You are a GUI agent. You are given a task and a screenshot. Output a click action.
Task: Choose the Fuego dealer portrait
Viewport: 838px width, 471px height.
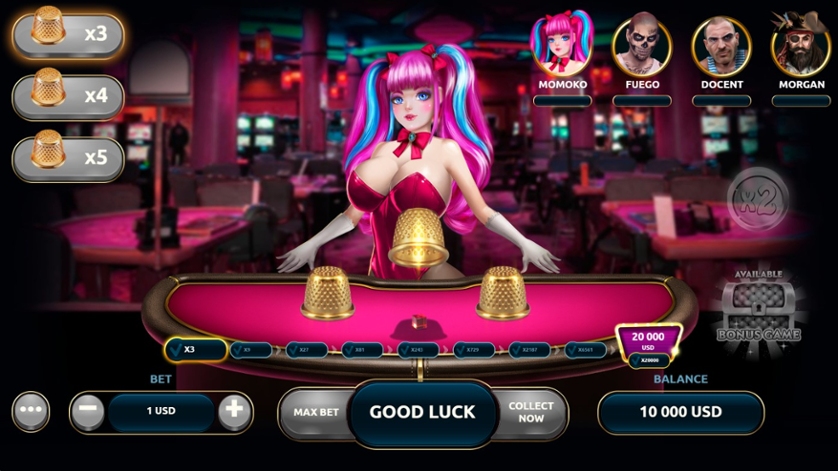tap(642, 45)
